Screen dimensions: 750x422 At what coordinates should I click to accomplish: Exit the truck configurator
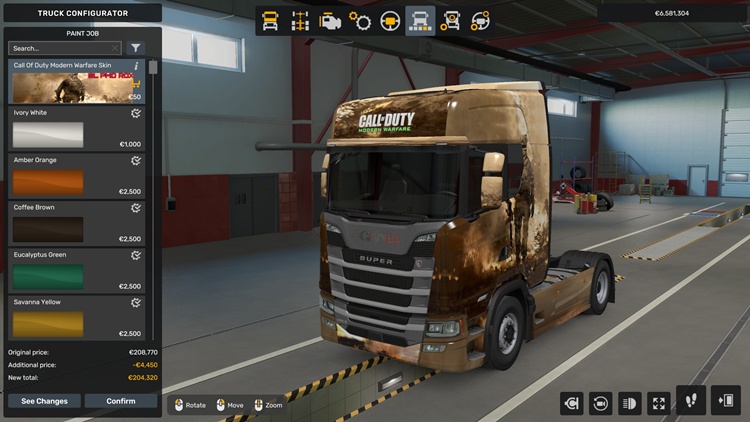click(x=725, y=400)
